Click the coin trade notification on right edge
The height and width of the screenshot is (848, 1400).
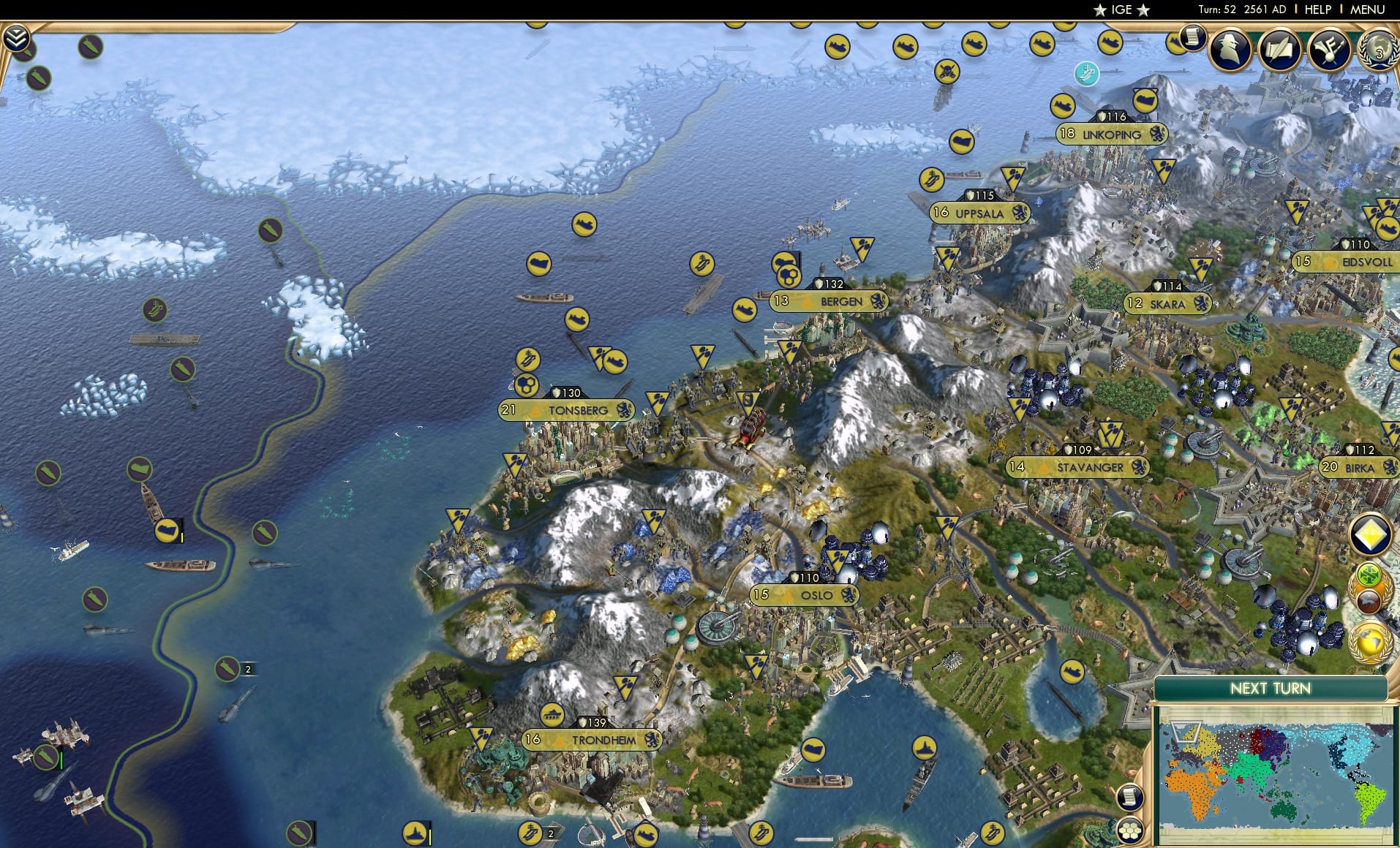point(1369,575)
